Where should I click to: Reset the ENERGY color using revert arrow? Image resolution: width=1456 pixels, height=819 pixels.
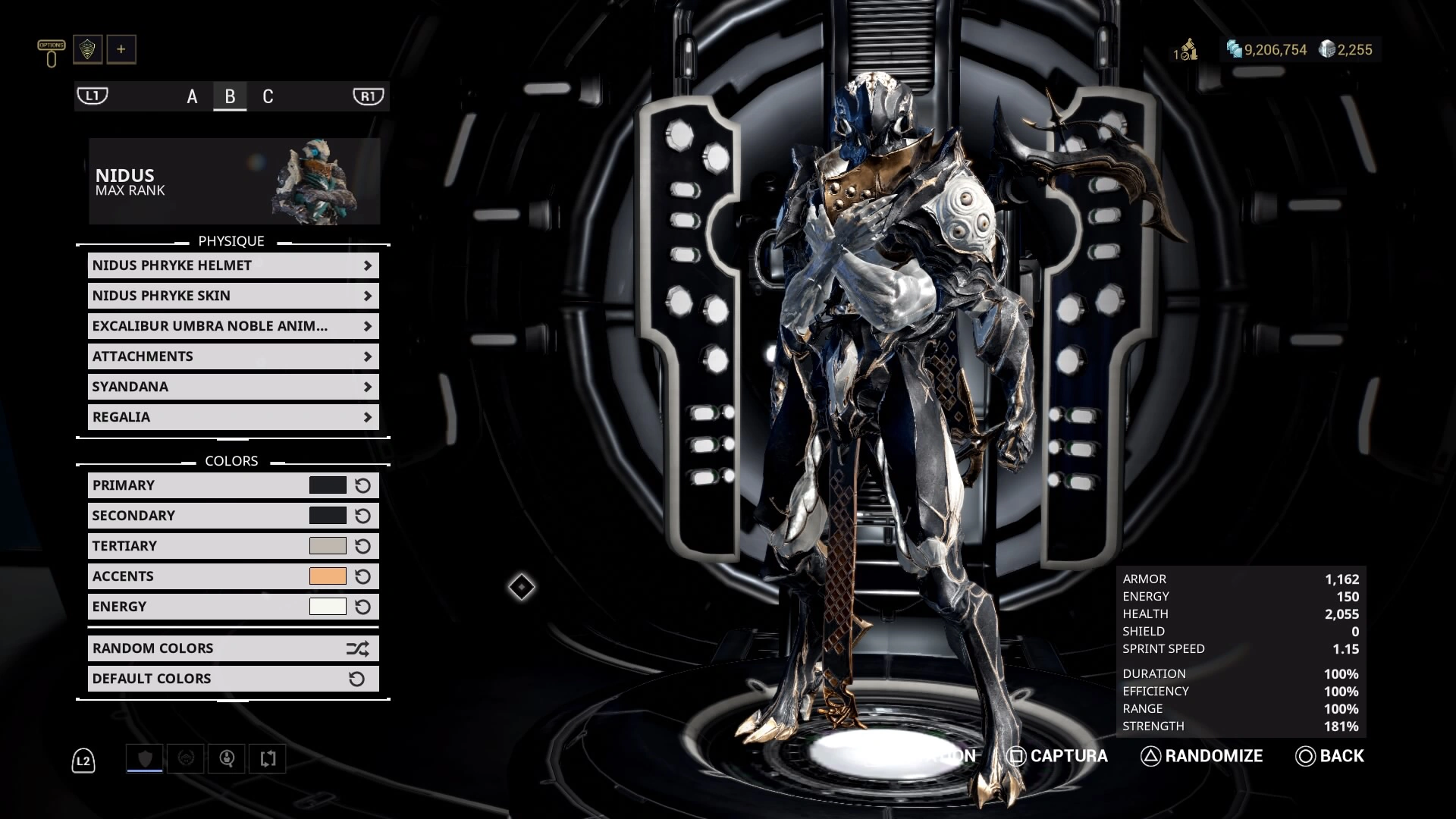[362, 606]
